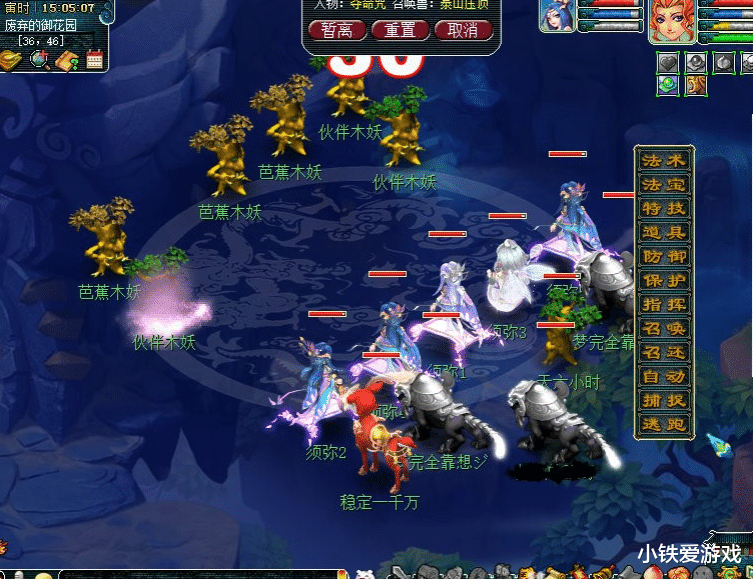Choose the 特技 special skill command
This screenshot has width=753, height=579.
tap(664, 209)
